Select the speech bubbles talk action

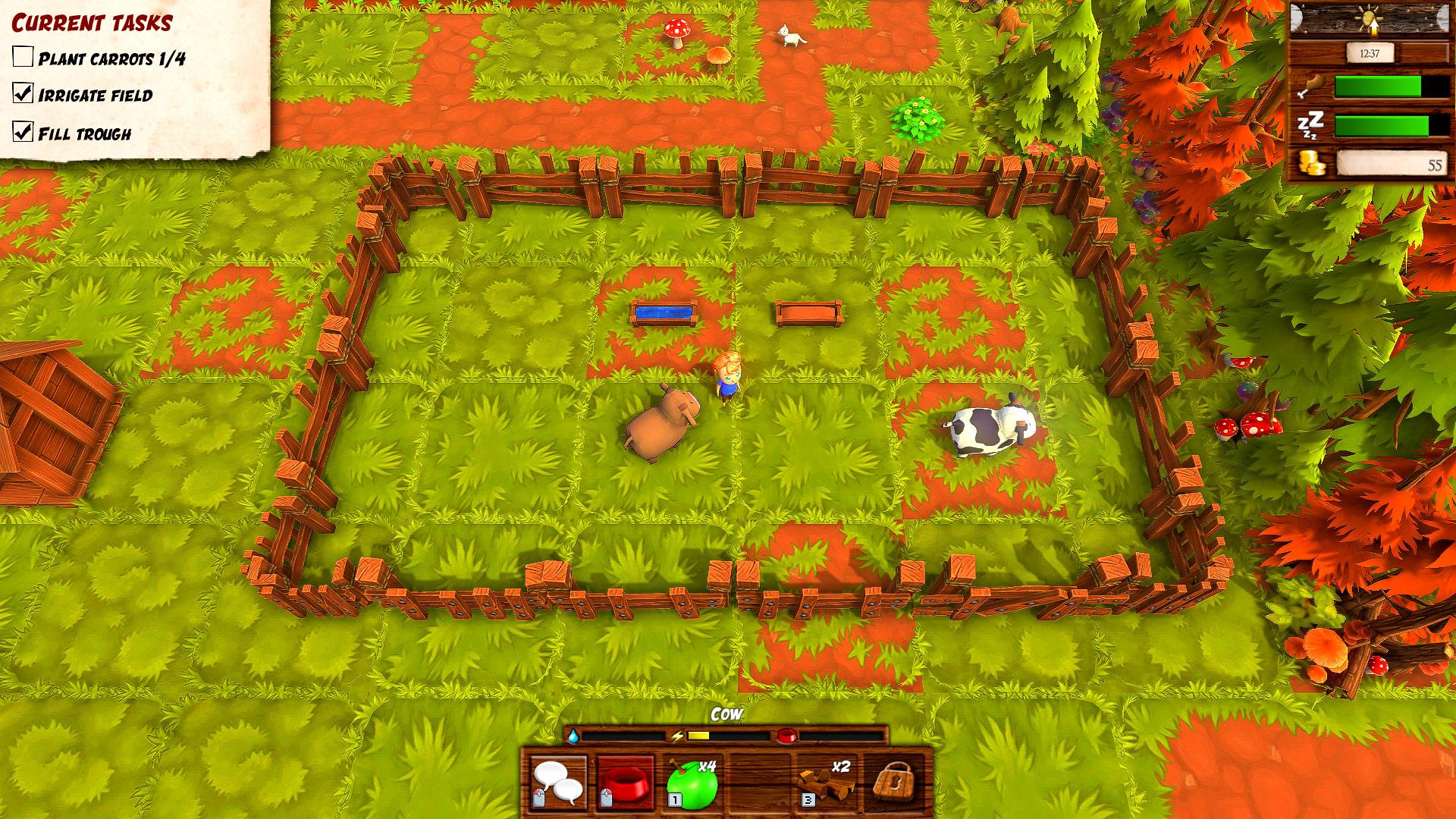558,783
